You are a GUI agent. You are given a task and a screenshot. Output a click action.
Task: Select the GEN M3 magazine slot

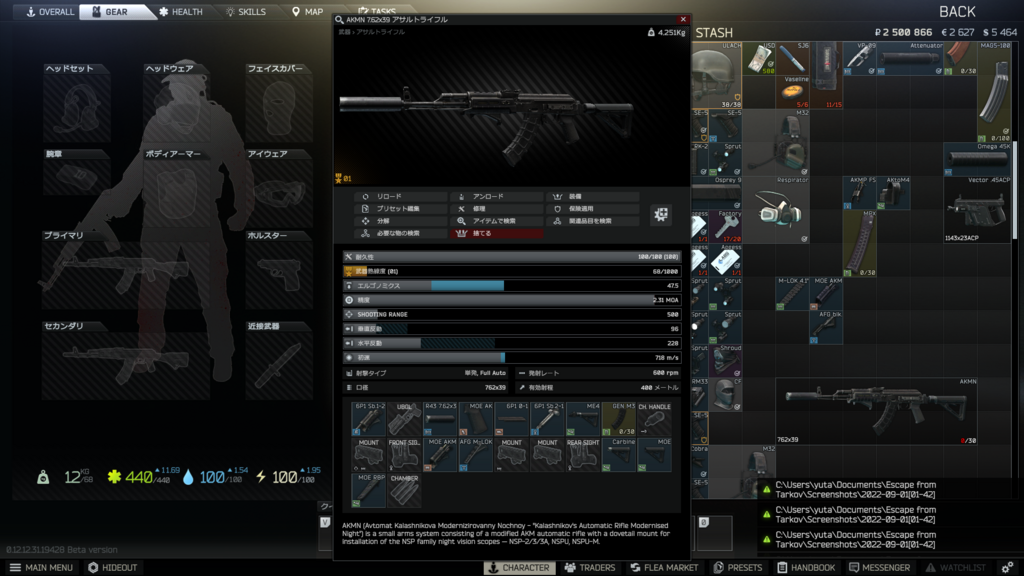pos(619,418)
